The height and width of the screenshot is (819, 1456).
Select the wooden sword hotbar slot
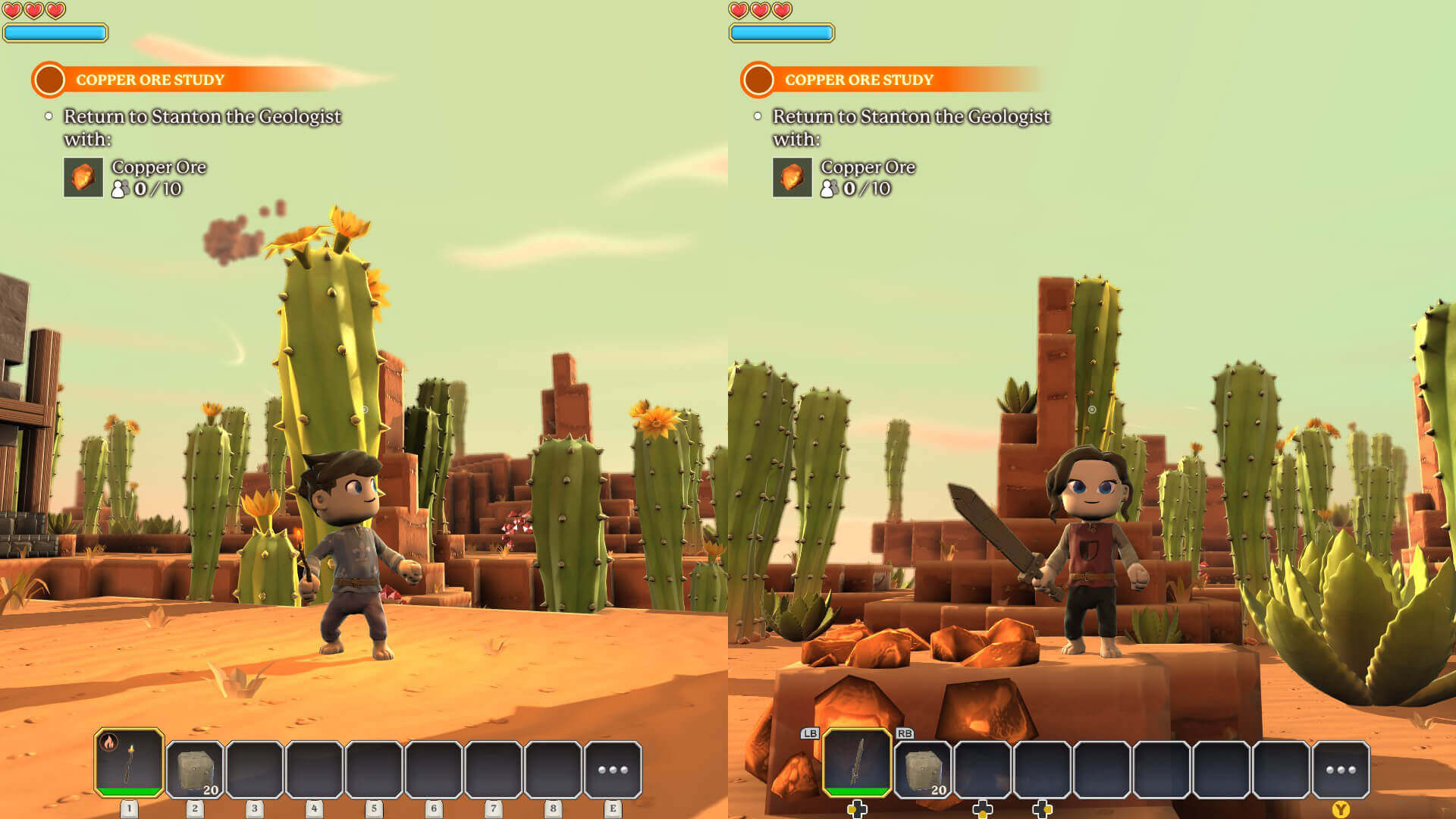tap(857, 763)
